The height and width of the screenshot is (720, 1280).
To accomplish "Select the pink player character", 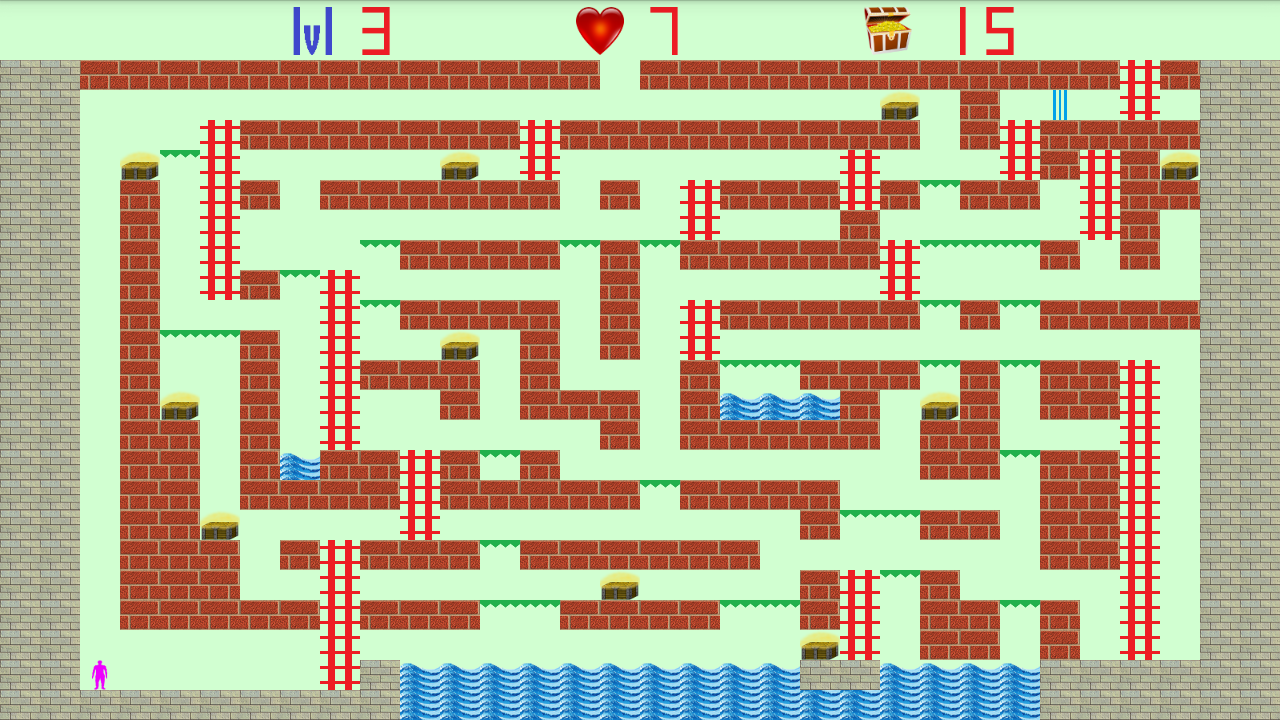I will (x=99, y=675).
